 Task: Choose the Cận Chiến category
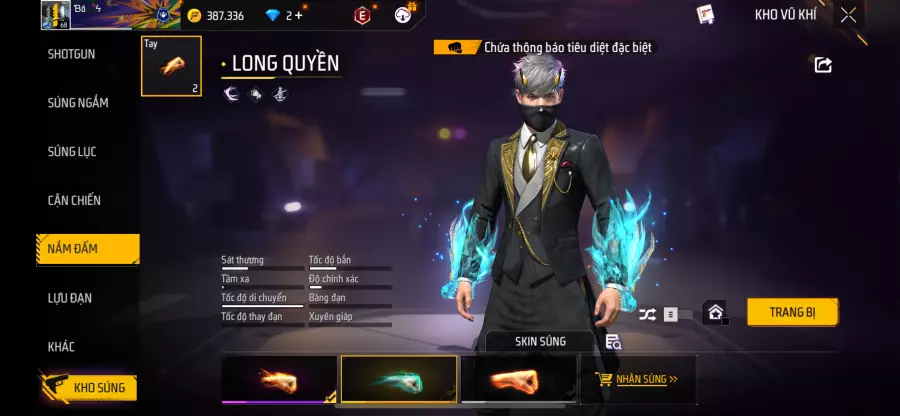[74, 201]
